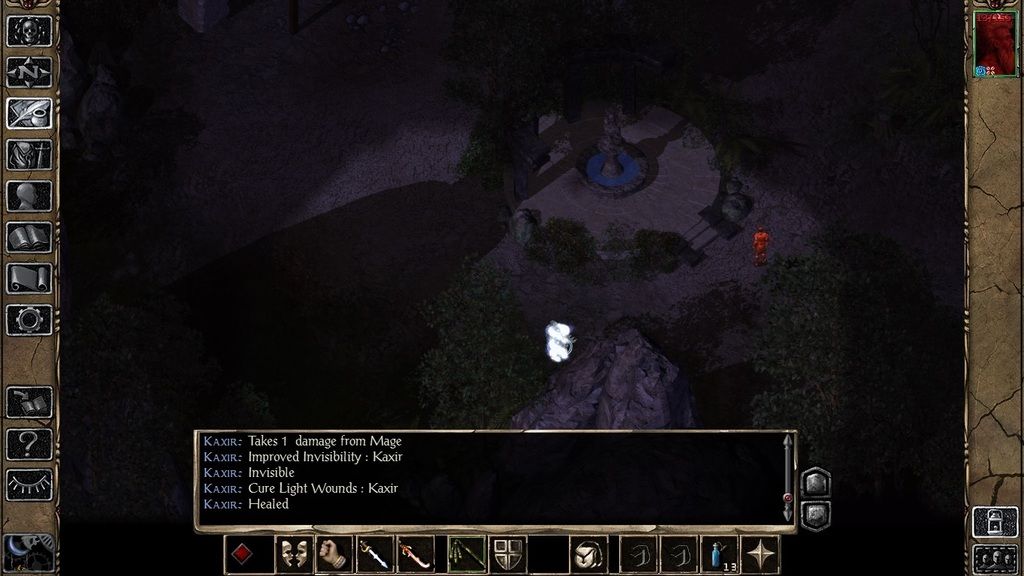
Task: Use the blue potion with 13 charges
Action: (719, 554)
